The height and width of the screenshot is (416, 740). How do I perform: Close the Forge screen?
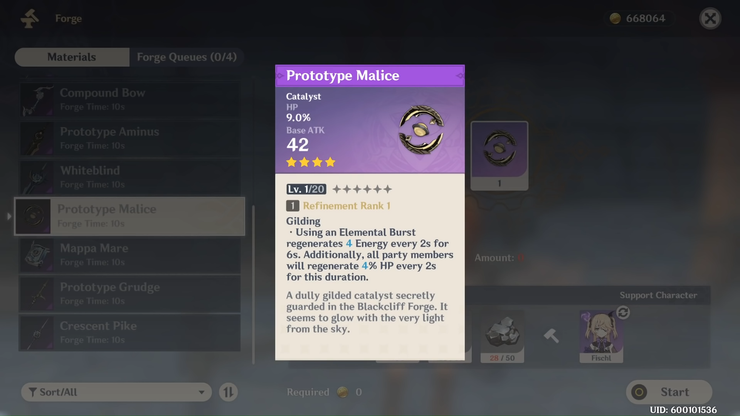pyautogui.click(x=710, y=18)
